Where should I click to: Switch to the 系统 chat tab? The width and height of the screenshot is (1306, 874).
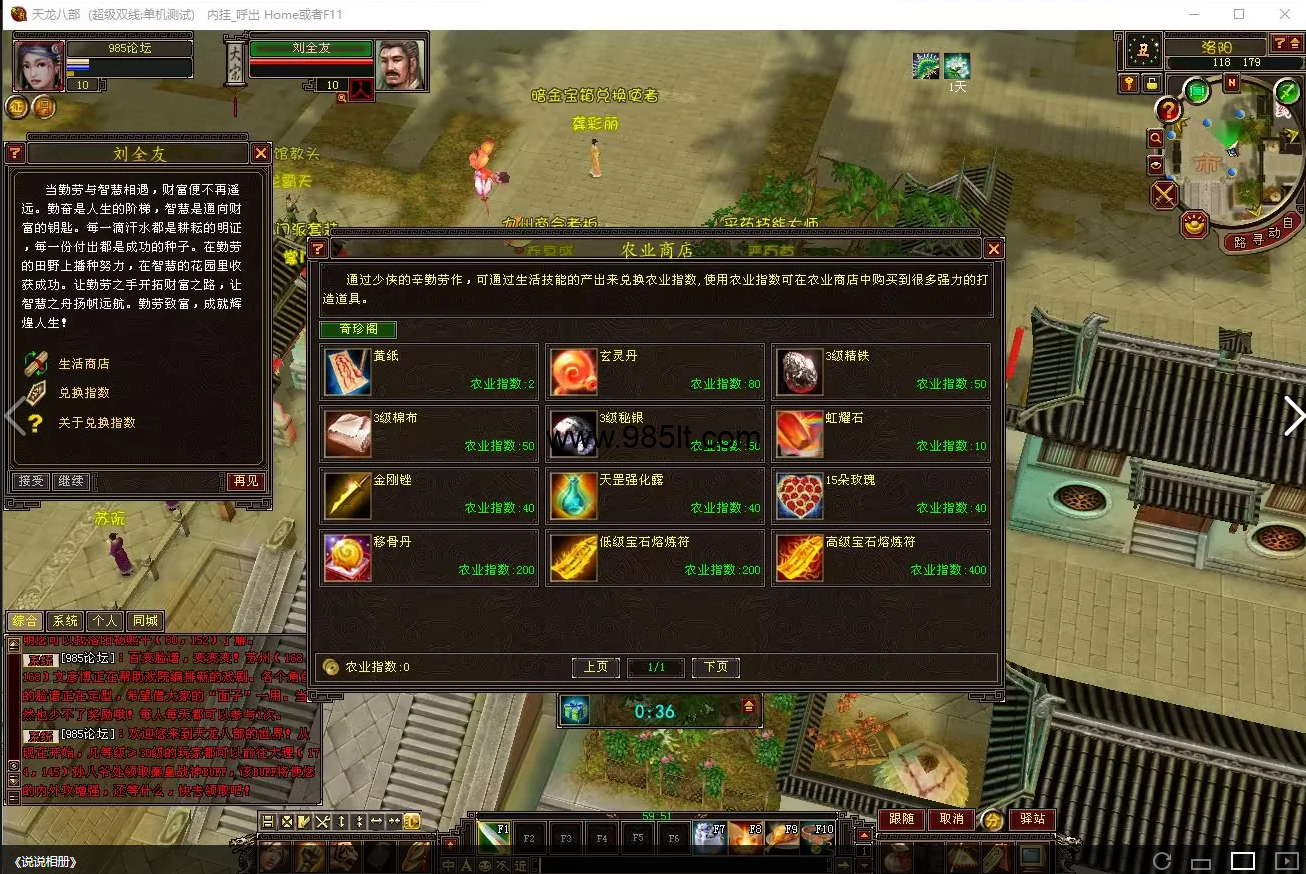[x=65, y=621]
